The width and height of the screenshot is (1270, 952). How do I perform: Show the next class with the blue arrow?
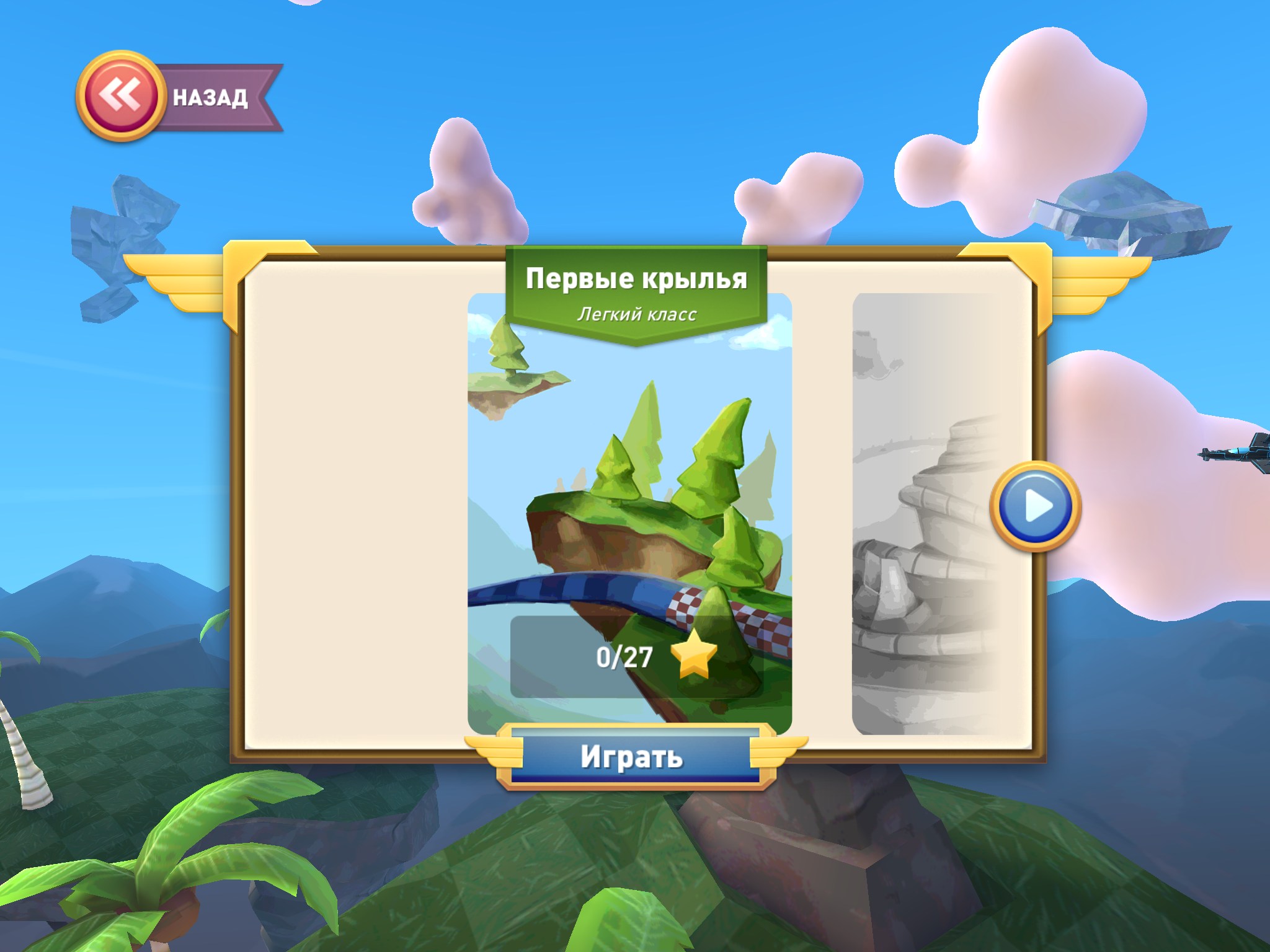pyautogui.click(x=1035, y=506)
